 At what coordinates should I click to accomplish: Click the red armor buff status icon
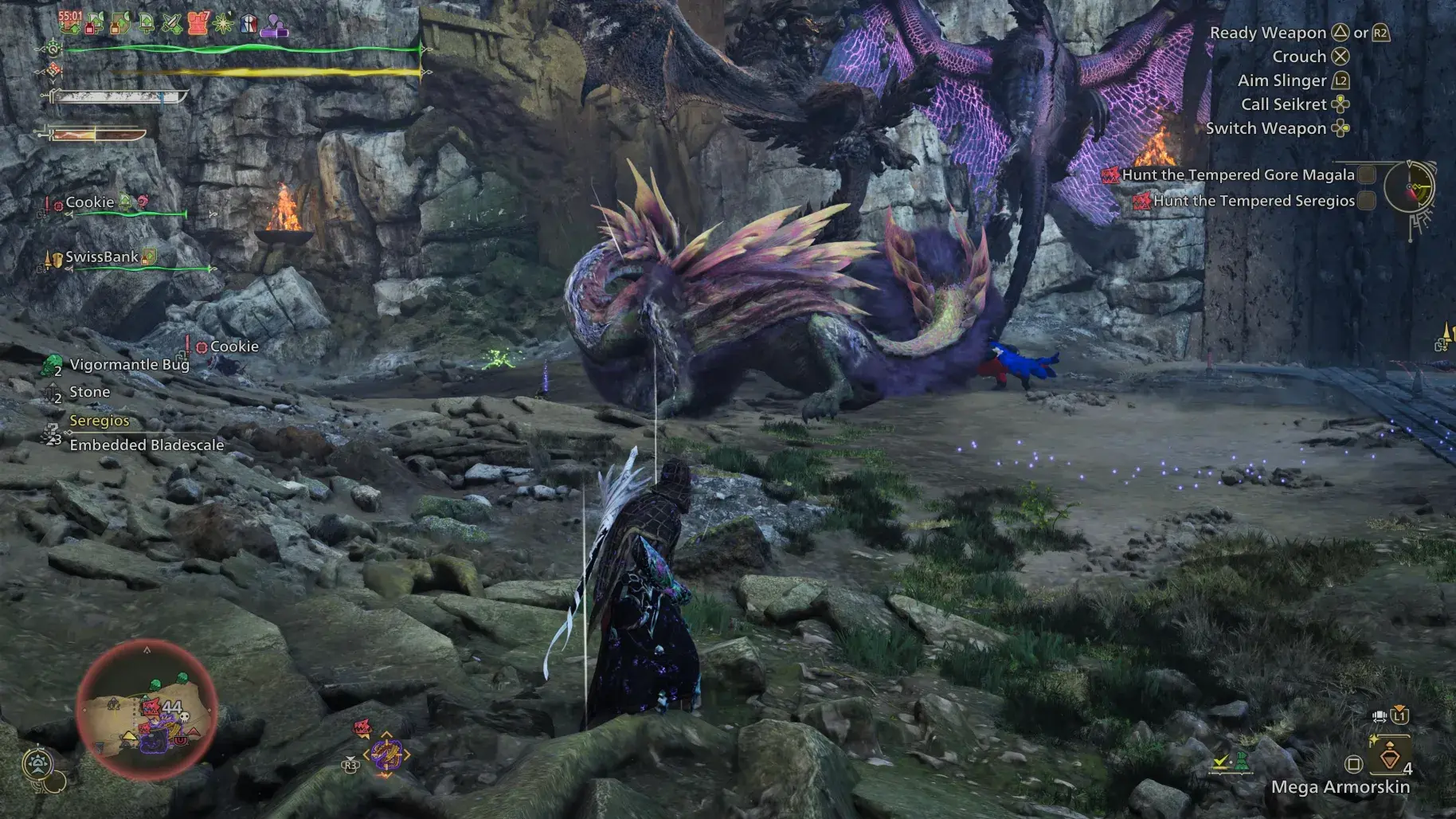click(x=198, y=23)
